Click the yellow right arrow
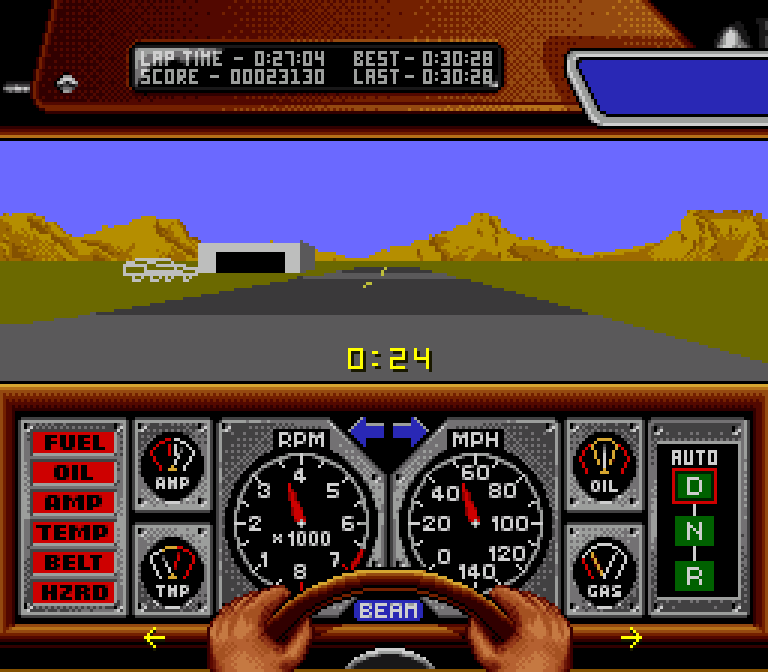The height and width of the screenshot is (672, 768). click(x=631, y=637)
